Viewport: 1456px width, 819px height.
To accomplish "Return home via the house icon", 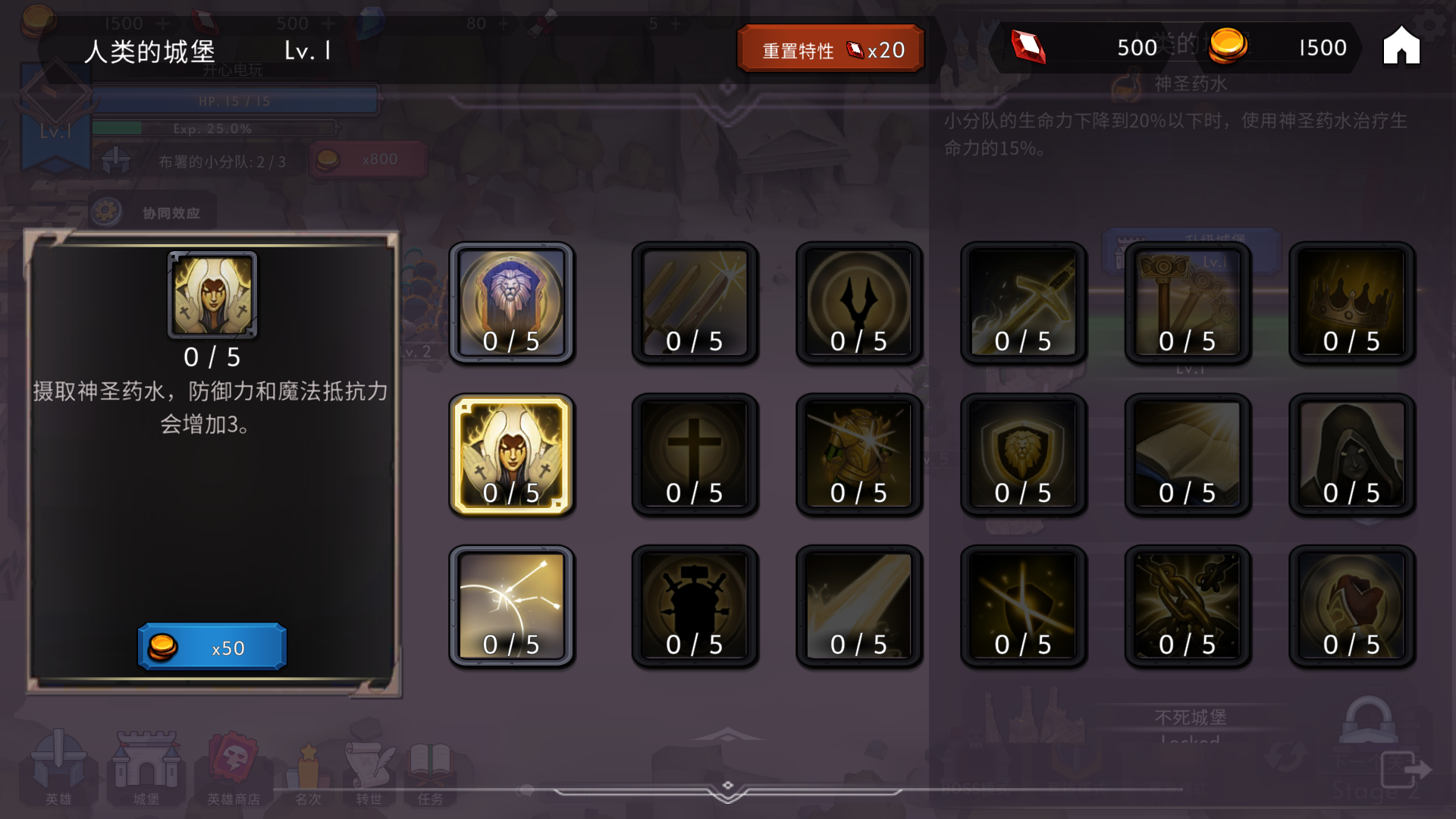I will click(x=1401, y=45).
